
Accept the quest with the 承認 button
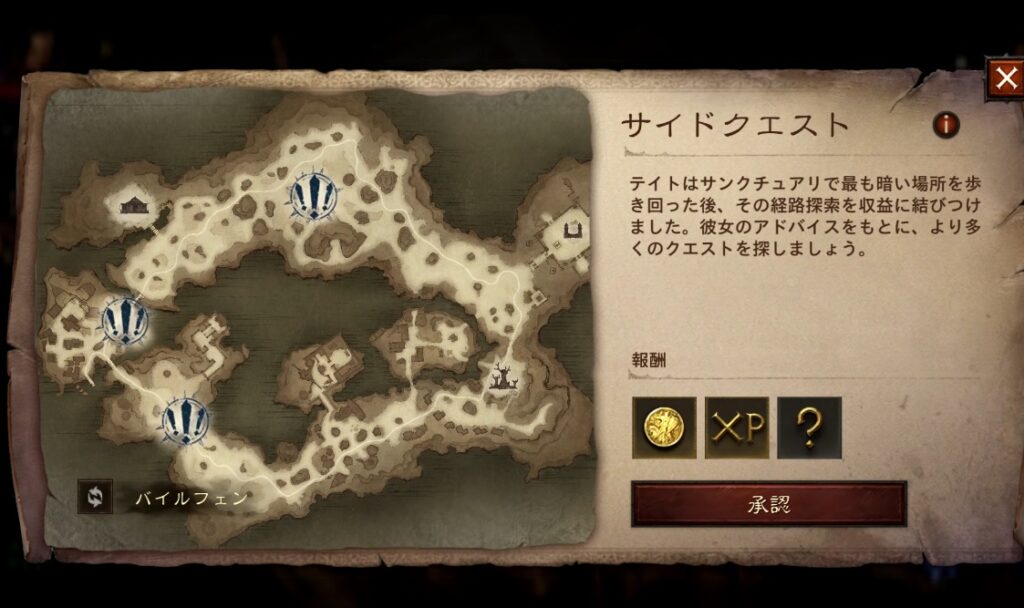click(x=768, y=504)
